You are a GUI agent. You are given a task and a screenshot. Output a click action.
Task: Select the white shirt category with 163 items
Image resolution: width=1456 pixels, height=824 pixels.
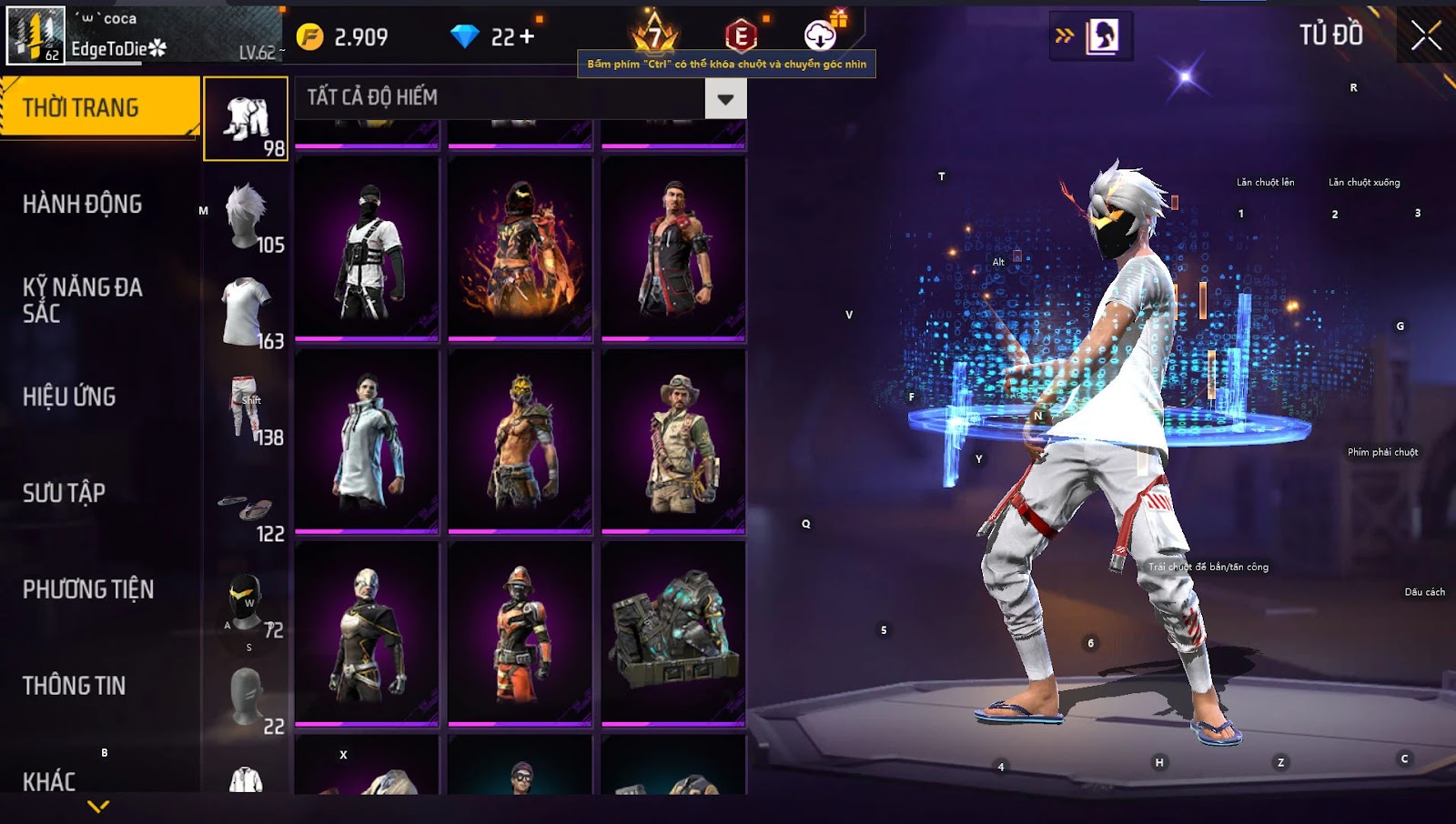tap(246, 313)
